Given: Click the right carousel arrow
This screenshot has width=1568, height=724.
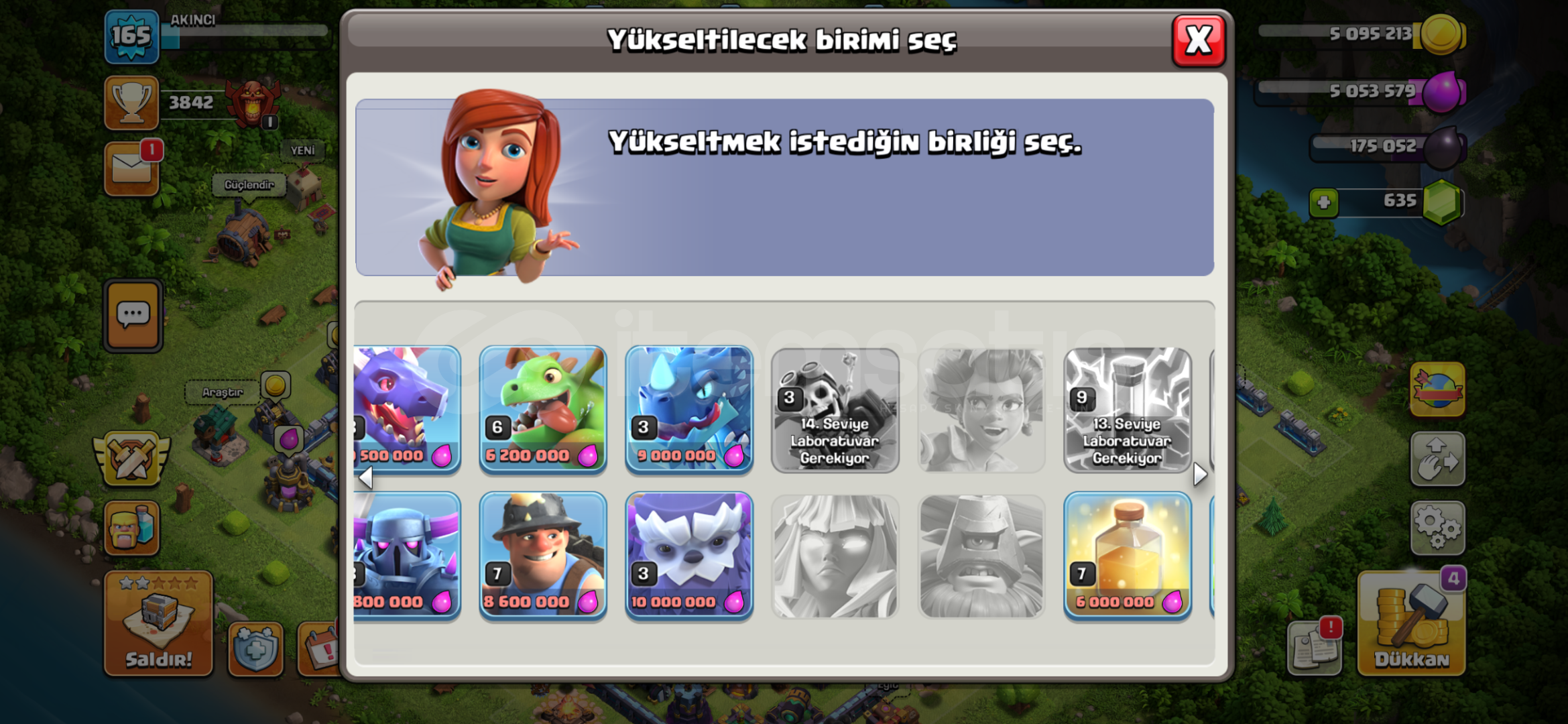Looking at the screenshot, I should [1201, 475].
